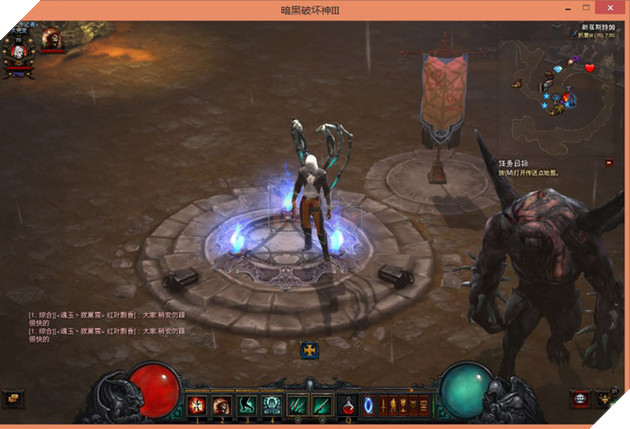The image size is (630, 429).
Task: Select the right mouse single-arrow skill
Action: [x=322, y=405]
